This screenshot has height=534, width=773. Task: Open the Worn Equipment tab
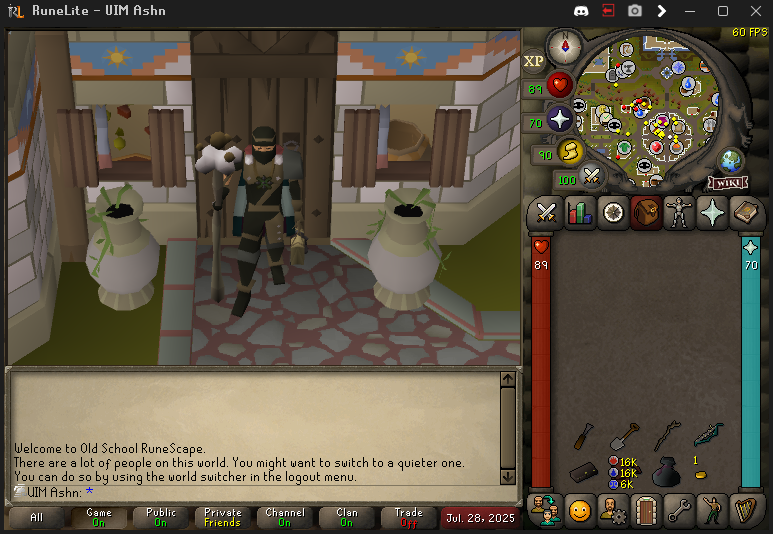pos(679,212)
